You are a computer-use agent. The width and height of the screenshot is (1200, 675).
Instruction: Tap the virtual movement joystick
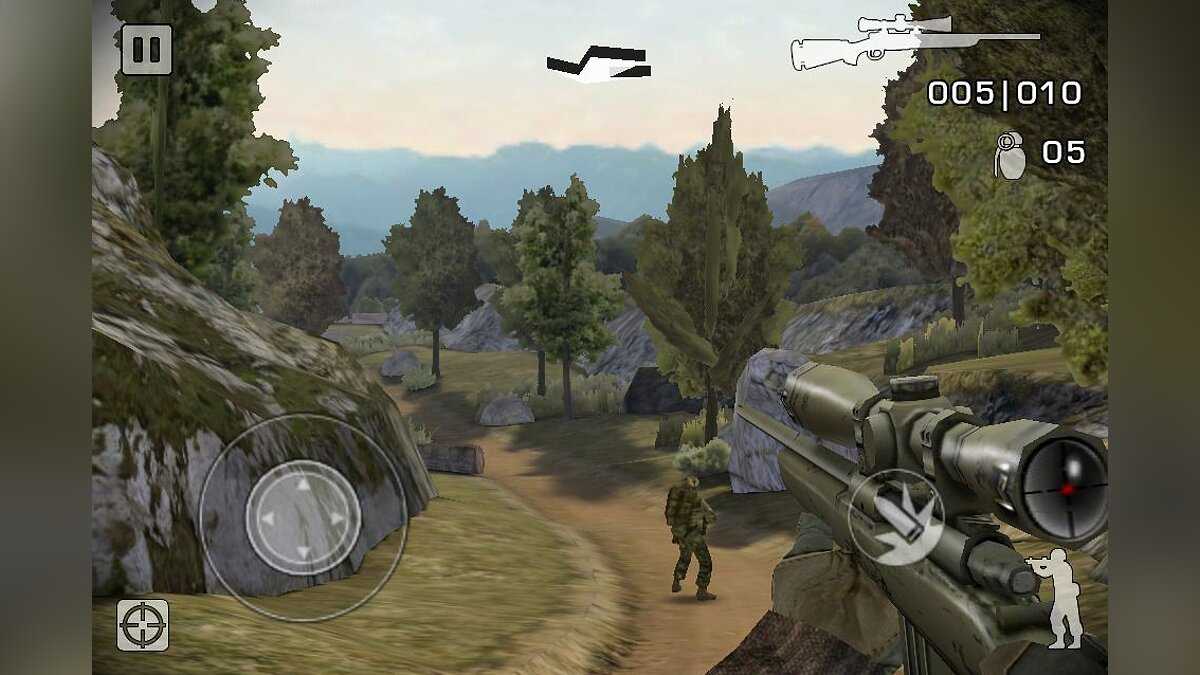point(303,517)
